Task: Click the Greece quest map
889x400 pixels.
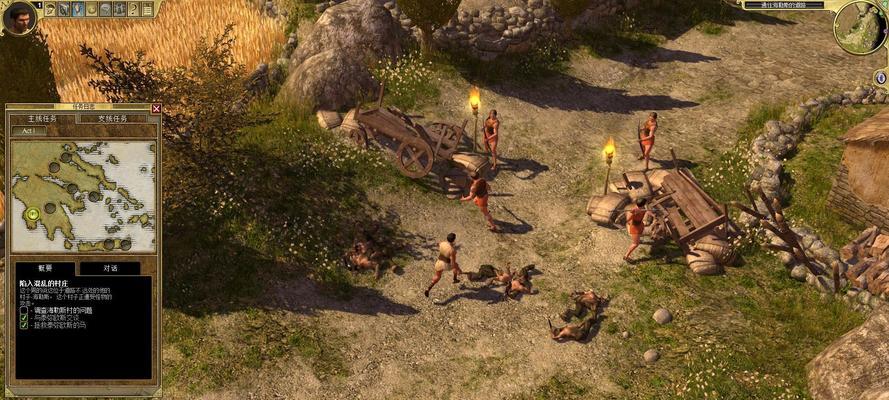Action: click(x=83, y=195)
